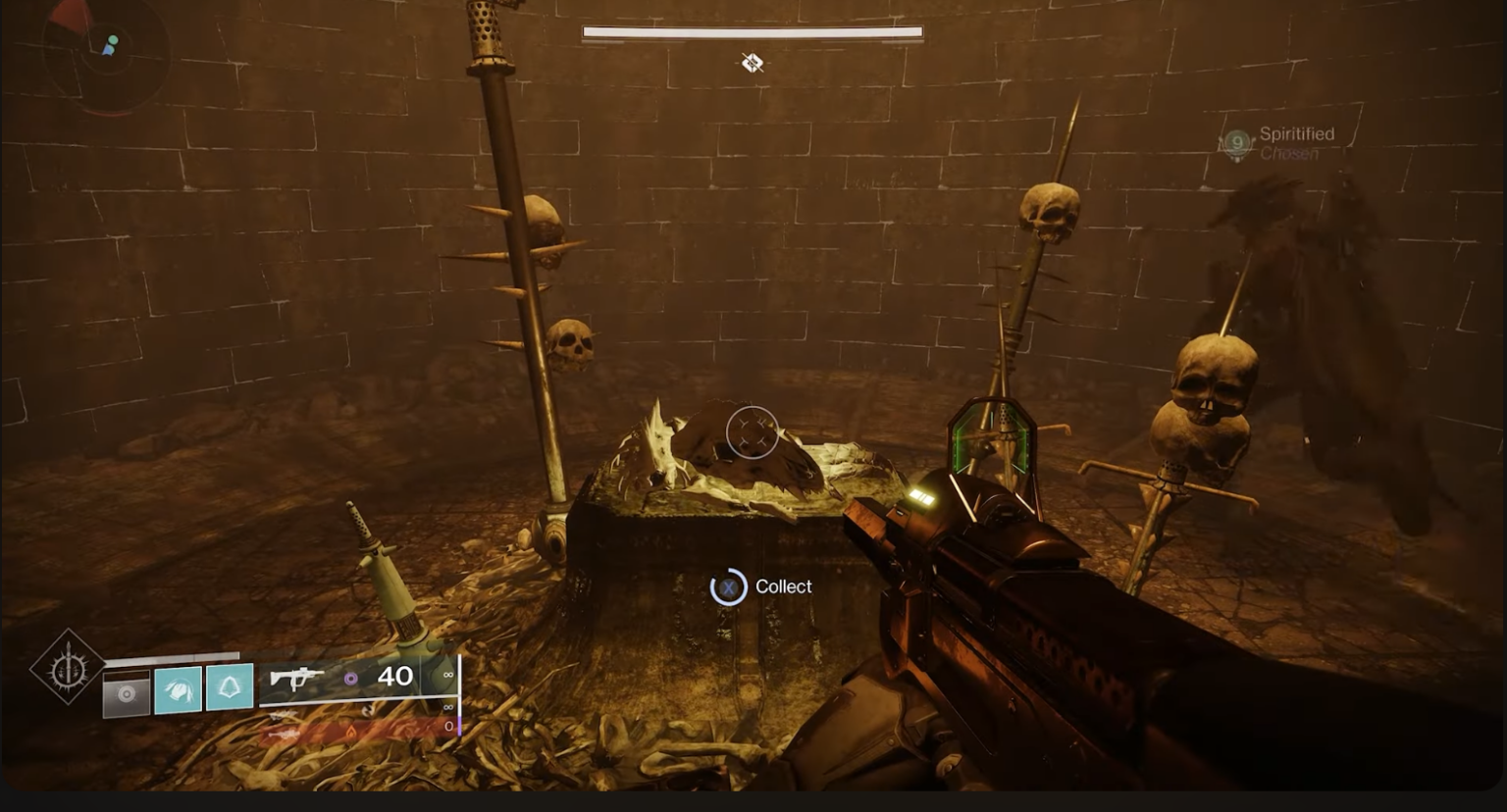Click the Collect text label
1507x812 pixels.
click(x=782, y=585)
